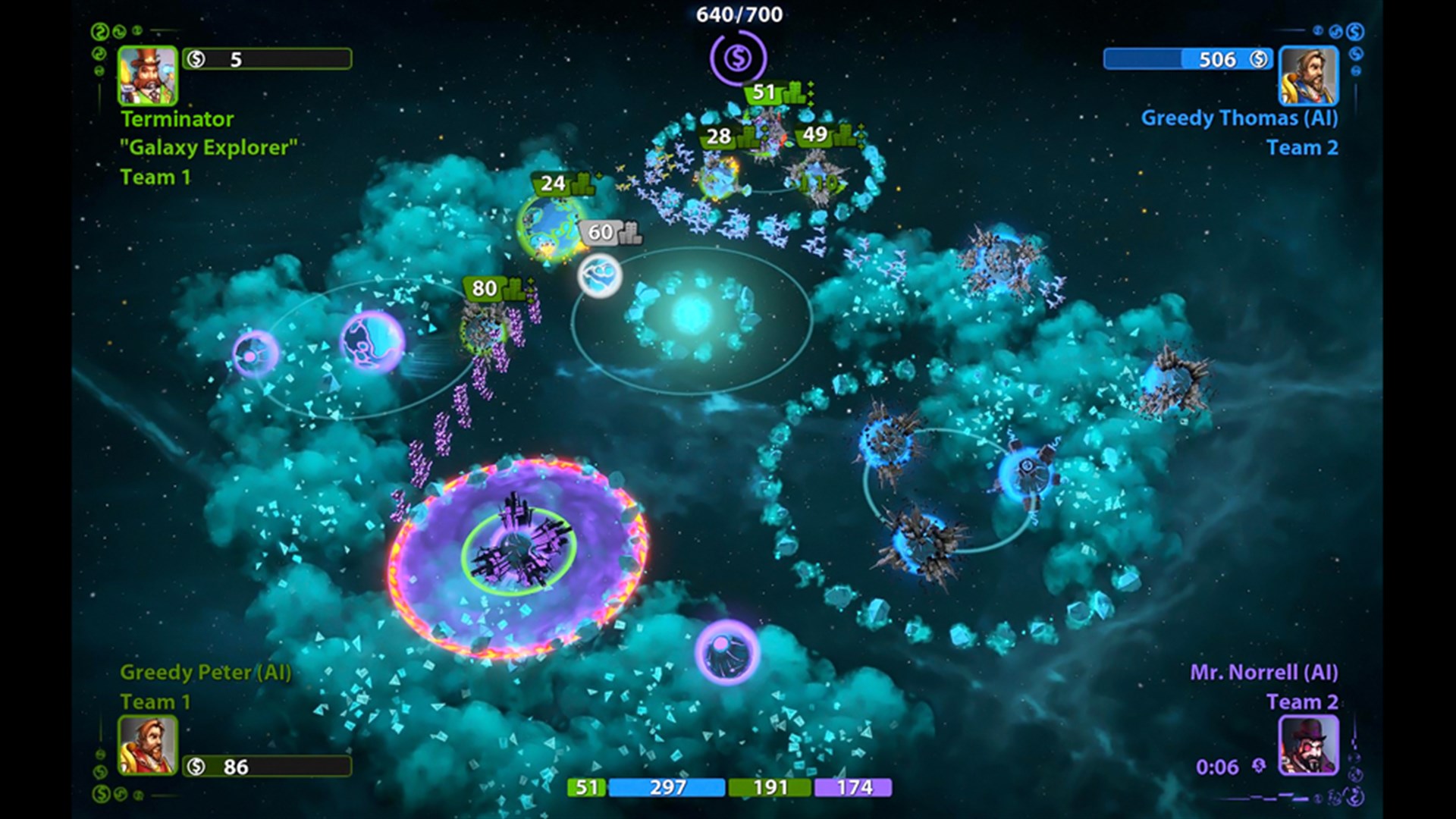Image resolution: width=1456 pixels, height=819 pixels.
Task: Toggle the green orb icon above Terminator's portrait
Action: (99, 30)
